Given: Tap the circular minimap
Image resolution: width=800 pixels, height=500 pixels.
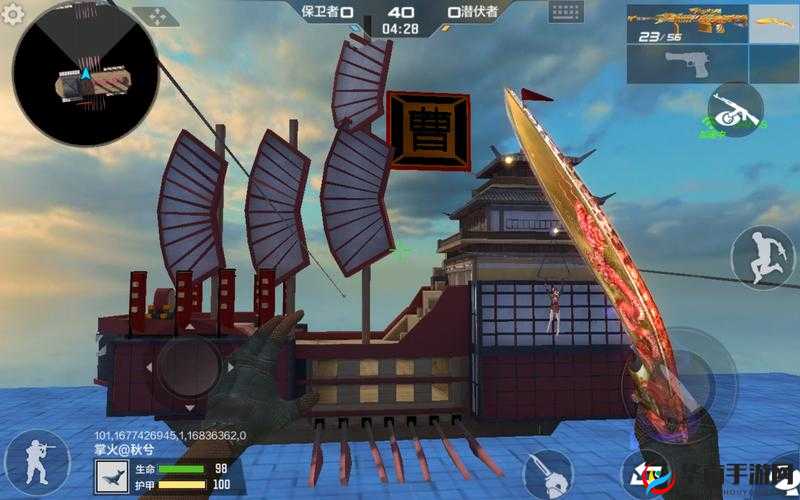Looking at the screenshot, I should [86, 73].
